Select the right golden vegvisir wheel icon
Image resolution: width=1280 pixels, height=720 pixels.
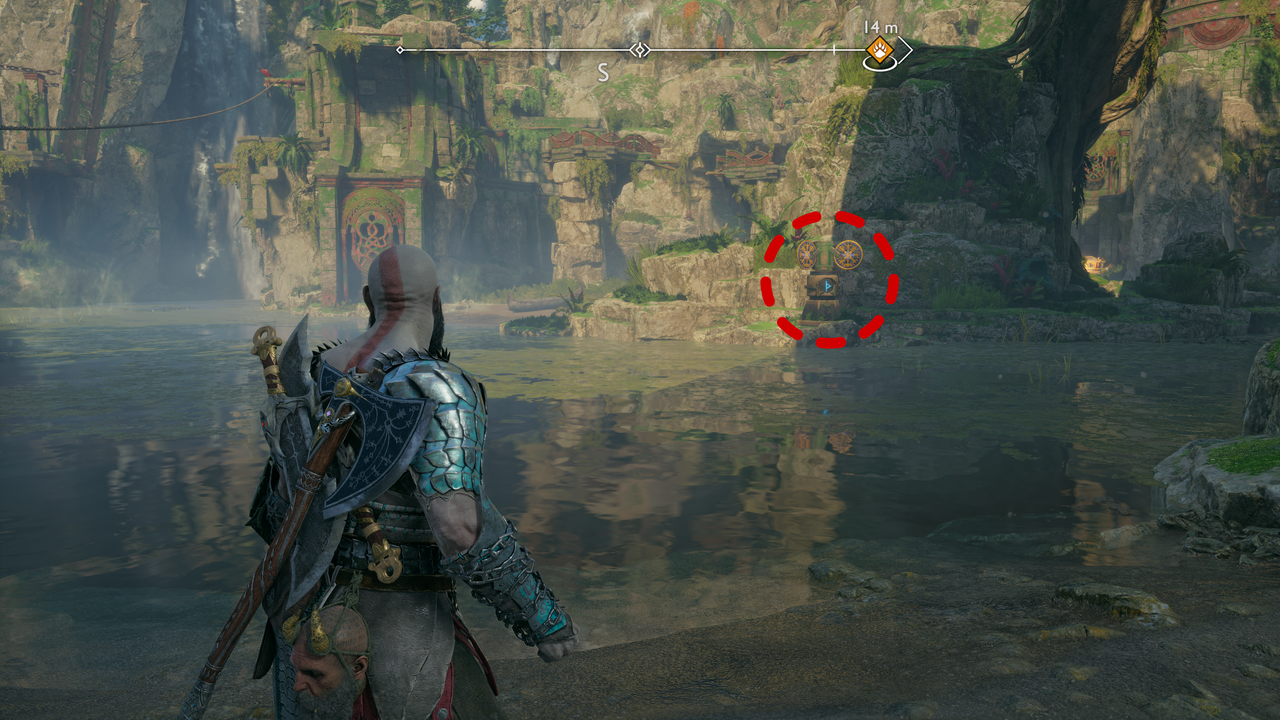point(849,255)
